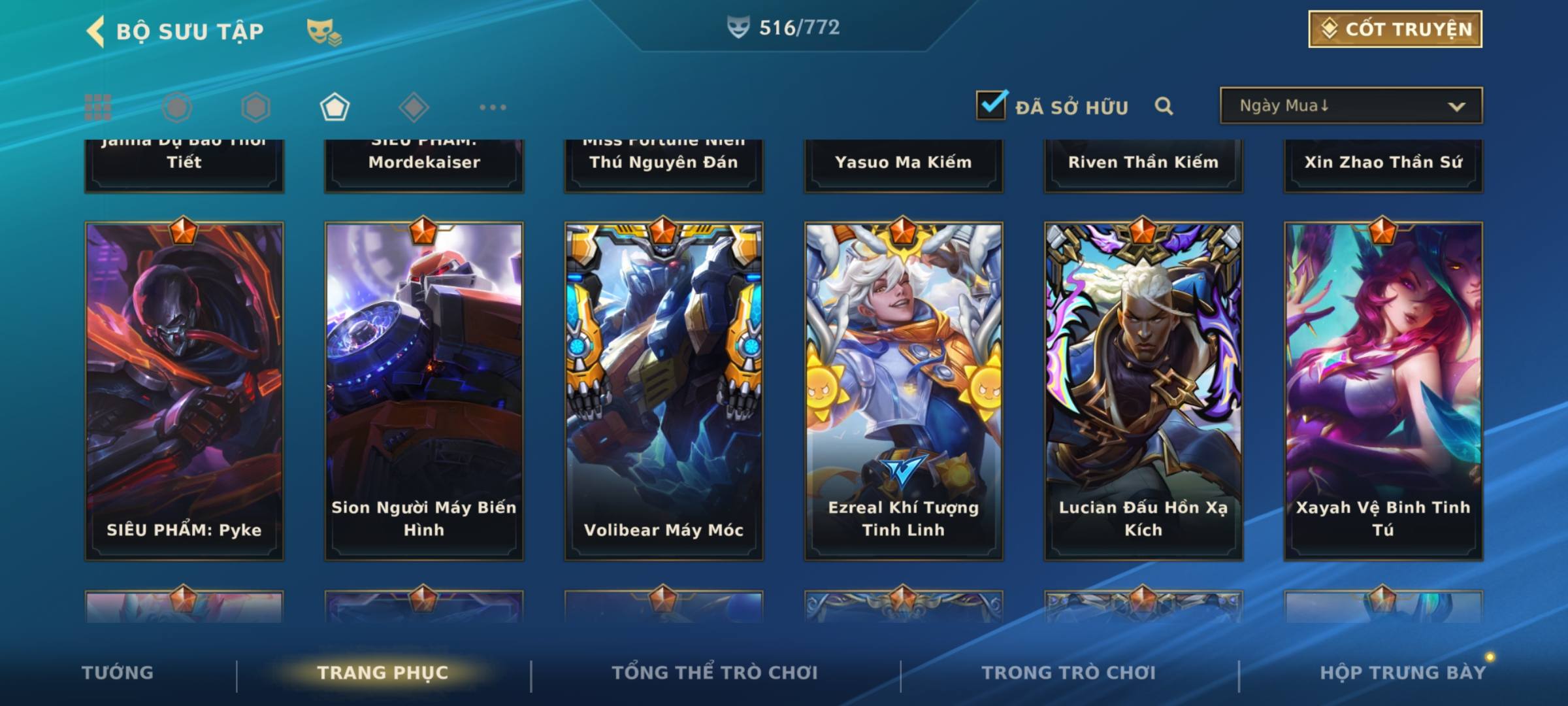View Lucian Đấu Hồn Xạ Kích skin
The image size is (1568, 706).
[1143, 391]
